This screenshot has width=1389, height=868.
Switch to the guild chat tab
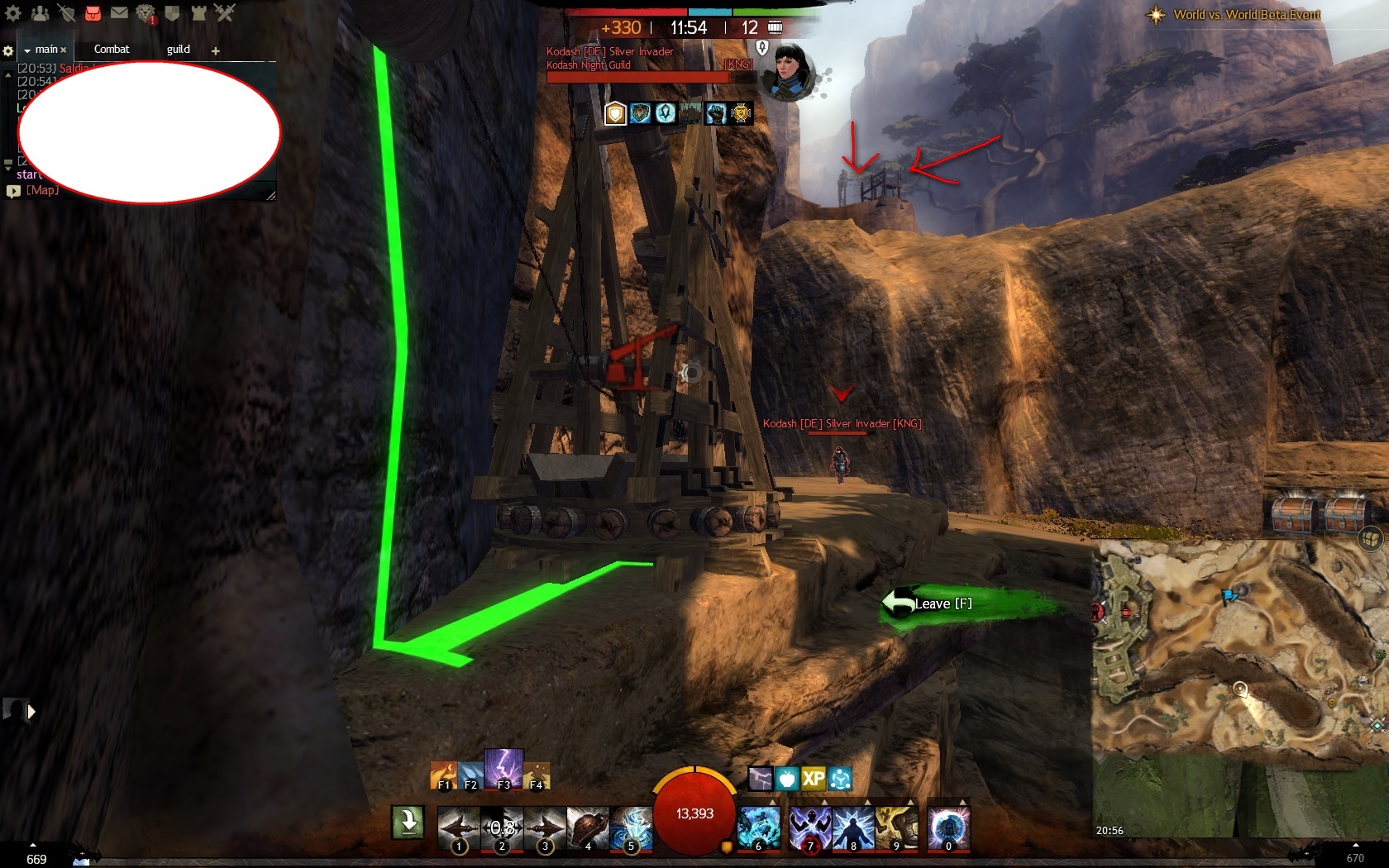tap(179, 50)
